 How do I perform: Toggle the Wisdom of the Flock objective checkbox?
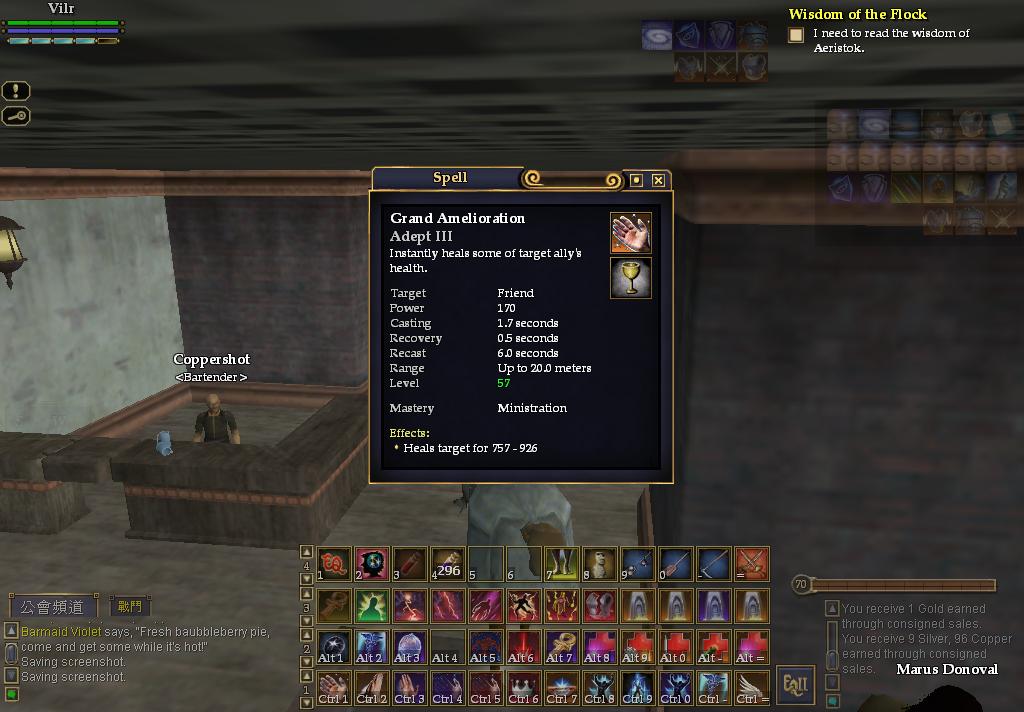click(796, 35)
